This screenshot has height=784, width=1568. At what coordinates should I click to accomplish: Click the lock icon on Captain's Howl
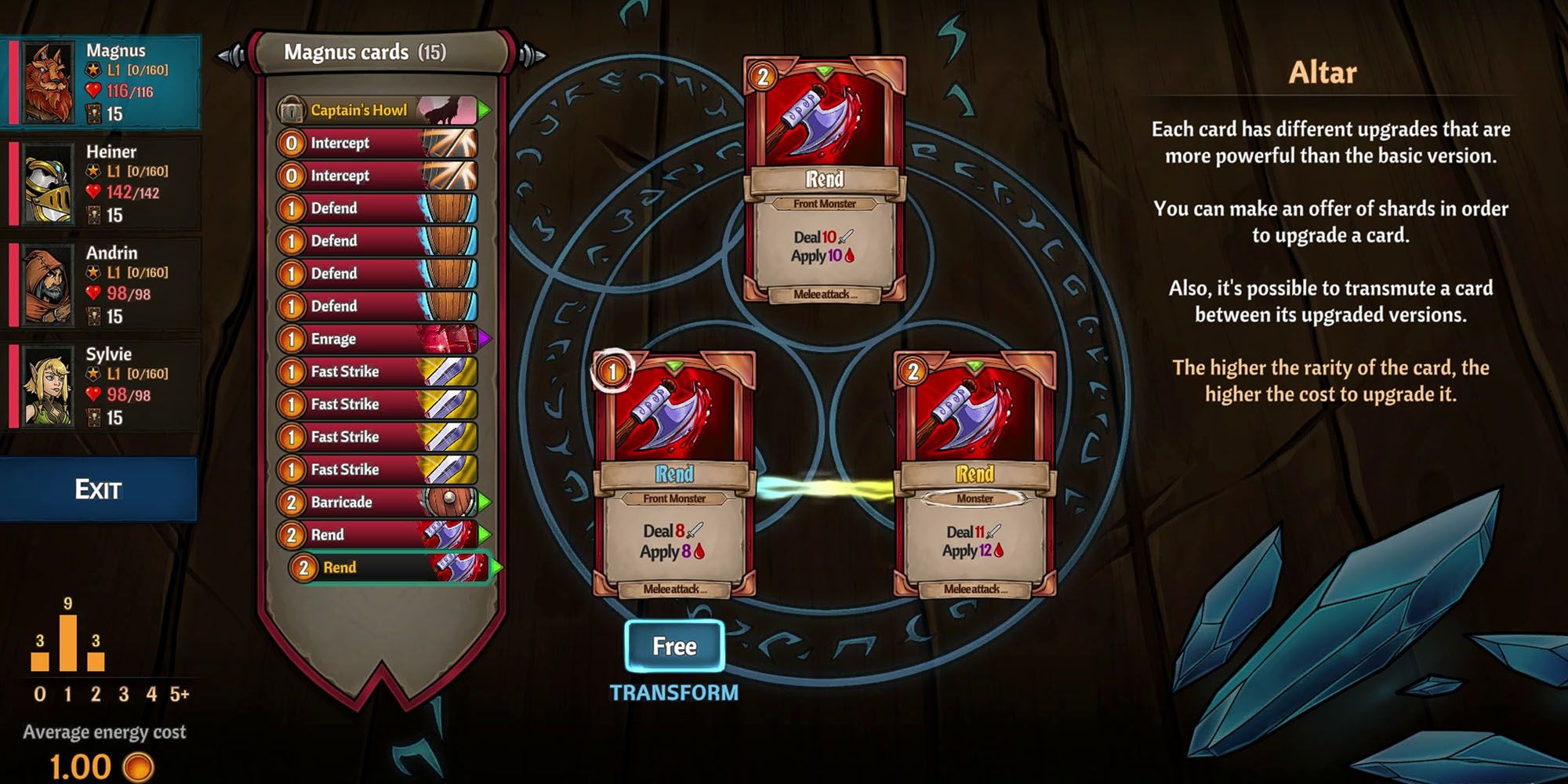[290, 111]
